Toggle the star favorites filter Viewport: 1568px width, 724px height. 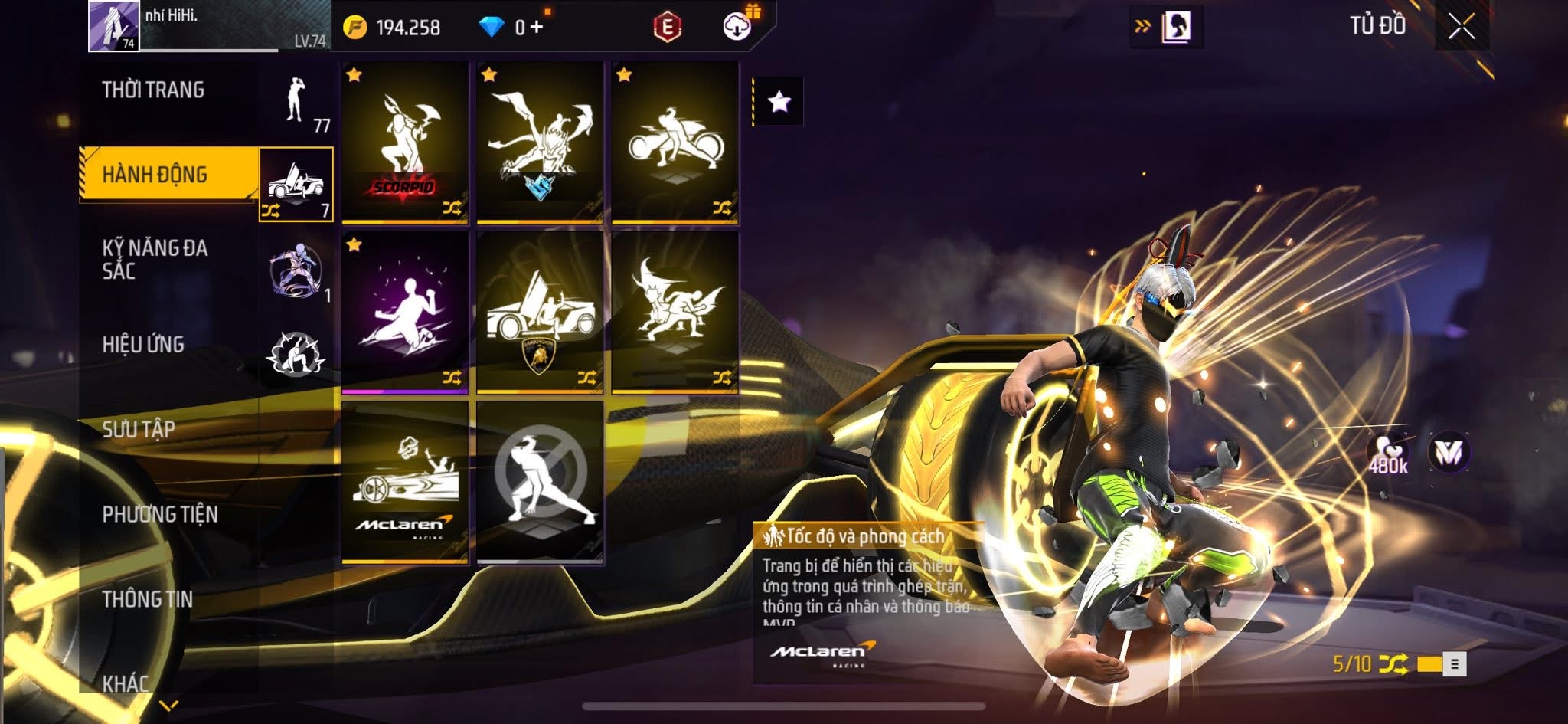pyautogui.click(x=779, y=101)
